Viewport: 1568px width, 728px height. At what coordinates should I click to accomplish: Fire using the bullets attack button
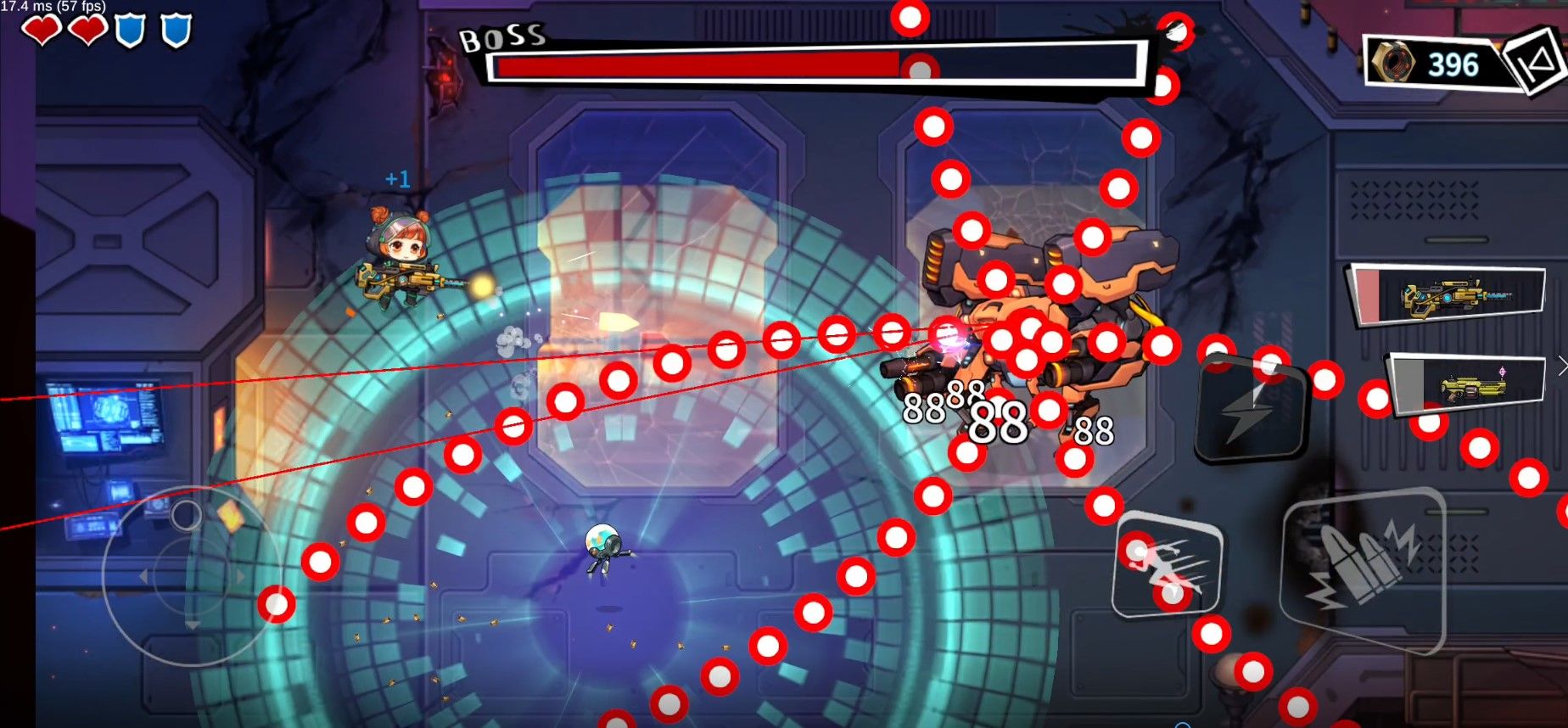1363,568
